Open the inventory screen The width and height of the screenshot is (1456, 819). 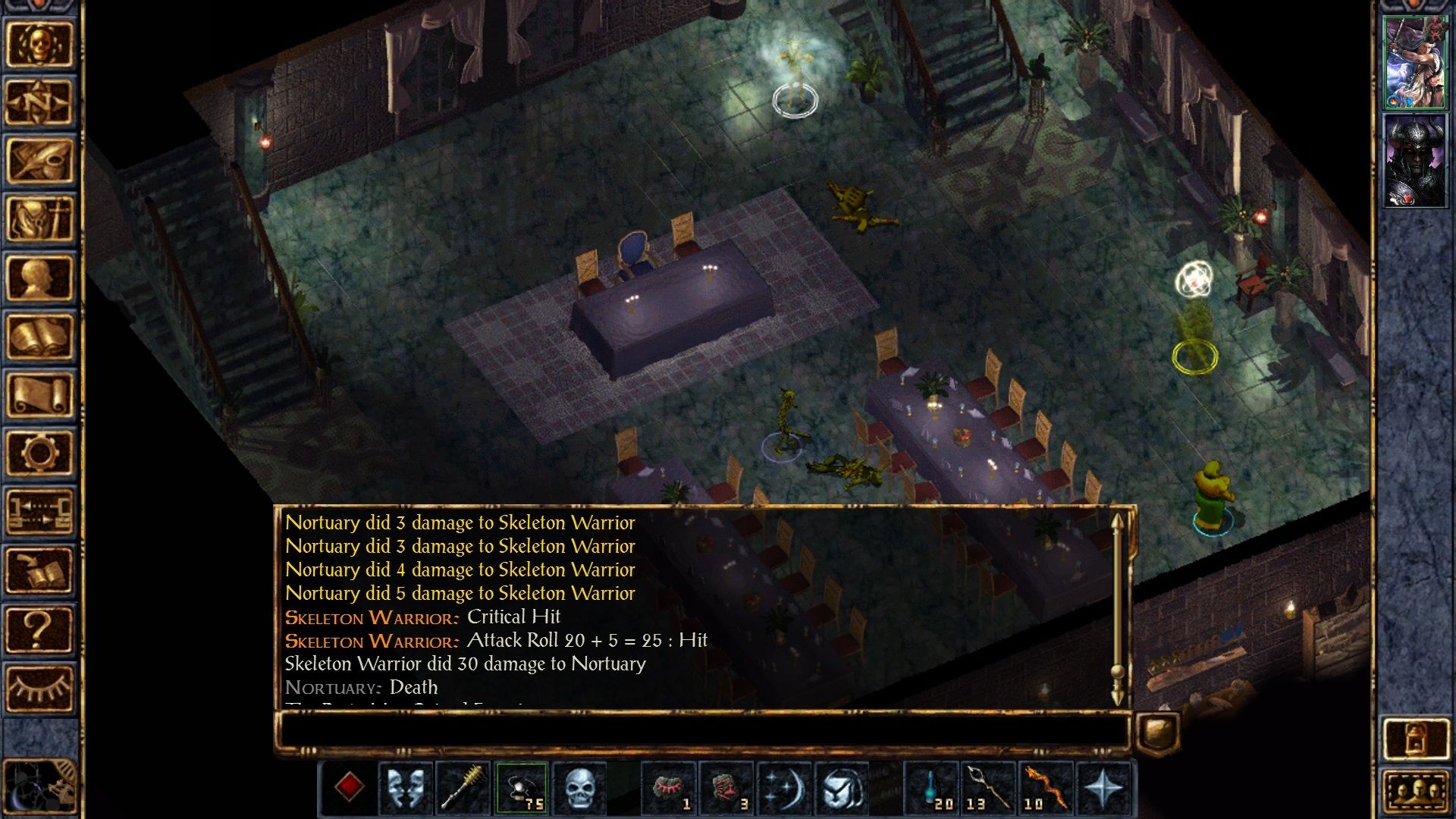tap(39, 219)
